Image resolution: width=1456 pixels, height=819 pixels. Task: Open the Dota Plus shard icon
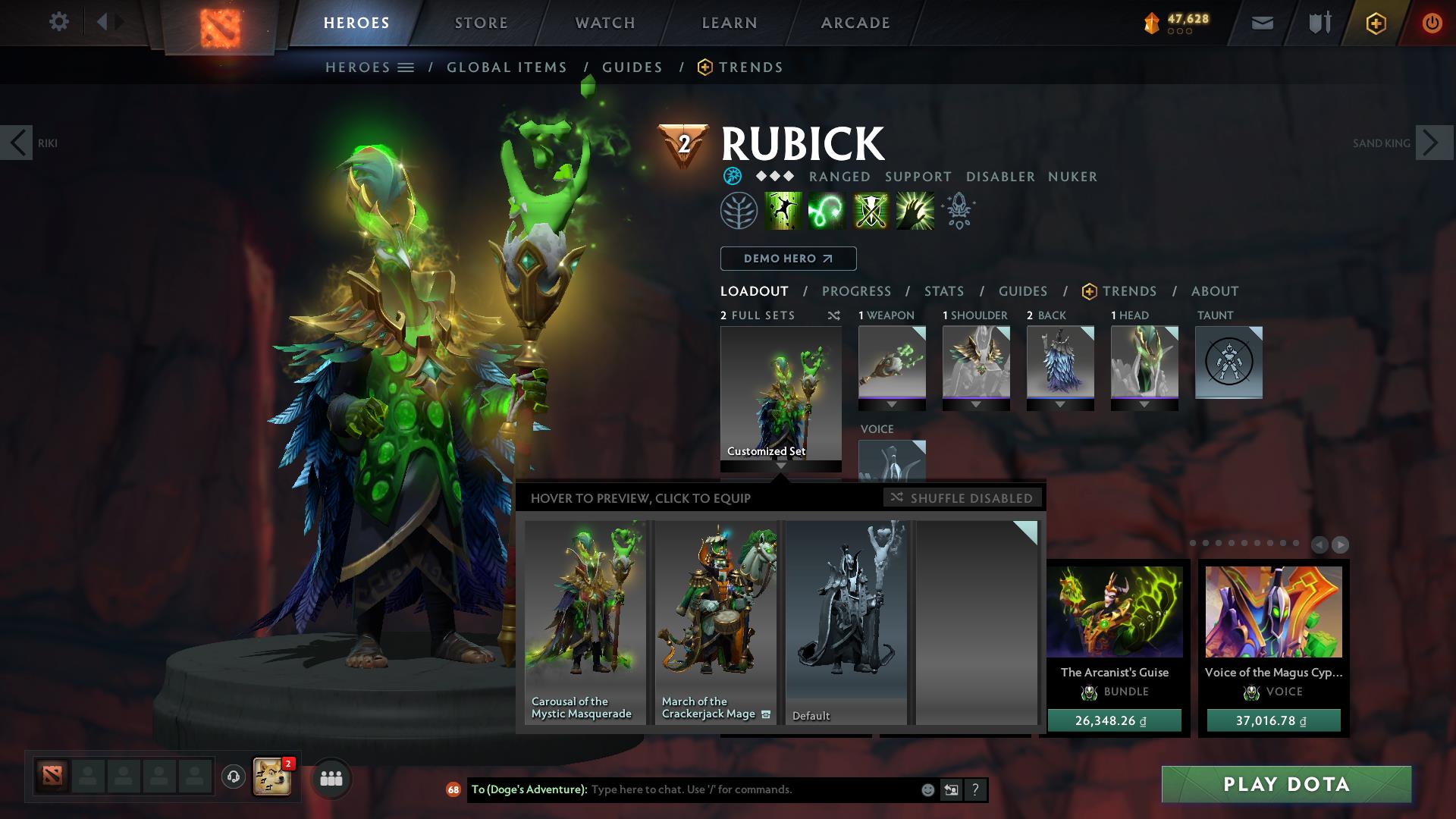point(1150,22)
